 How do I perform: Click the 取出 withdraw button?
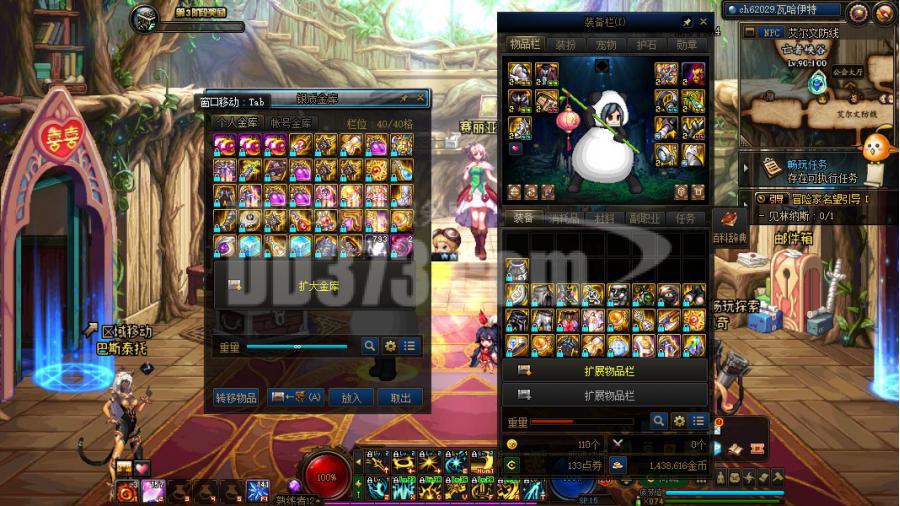[400, 397]
